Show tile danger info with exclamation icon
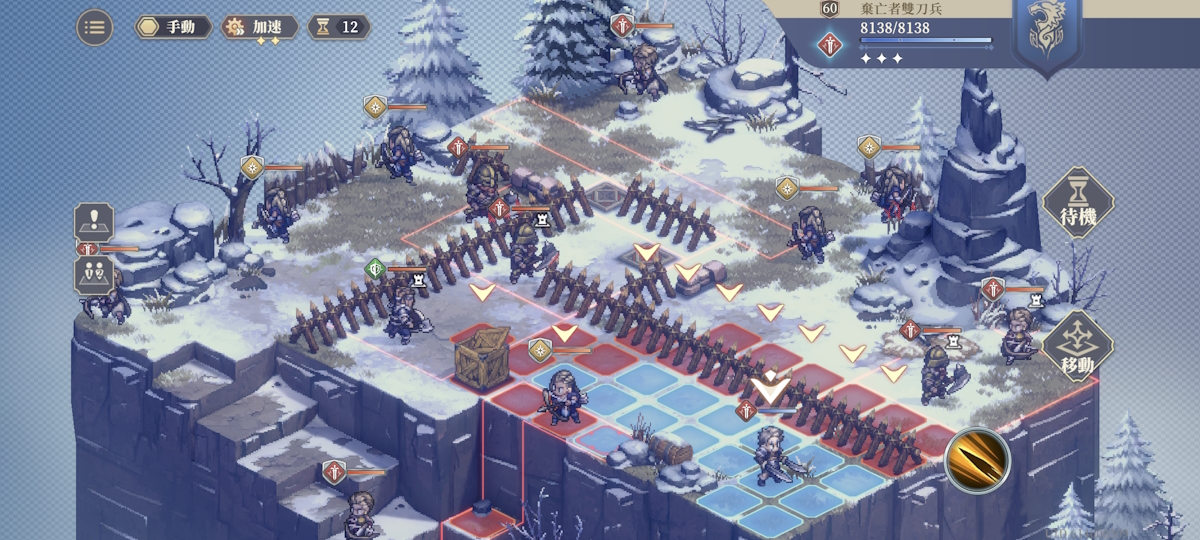Image resolution: width=1200 pixels, height=540 pixels. 94,221
